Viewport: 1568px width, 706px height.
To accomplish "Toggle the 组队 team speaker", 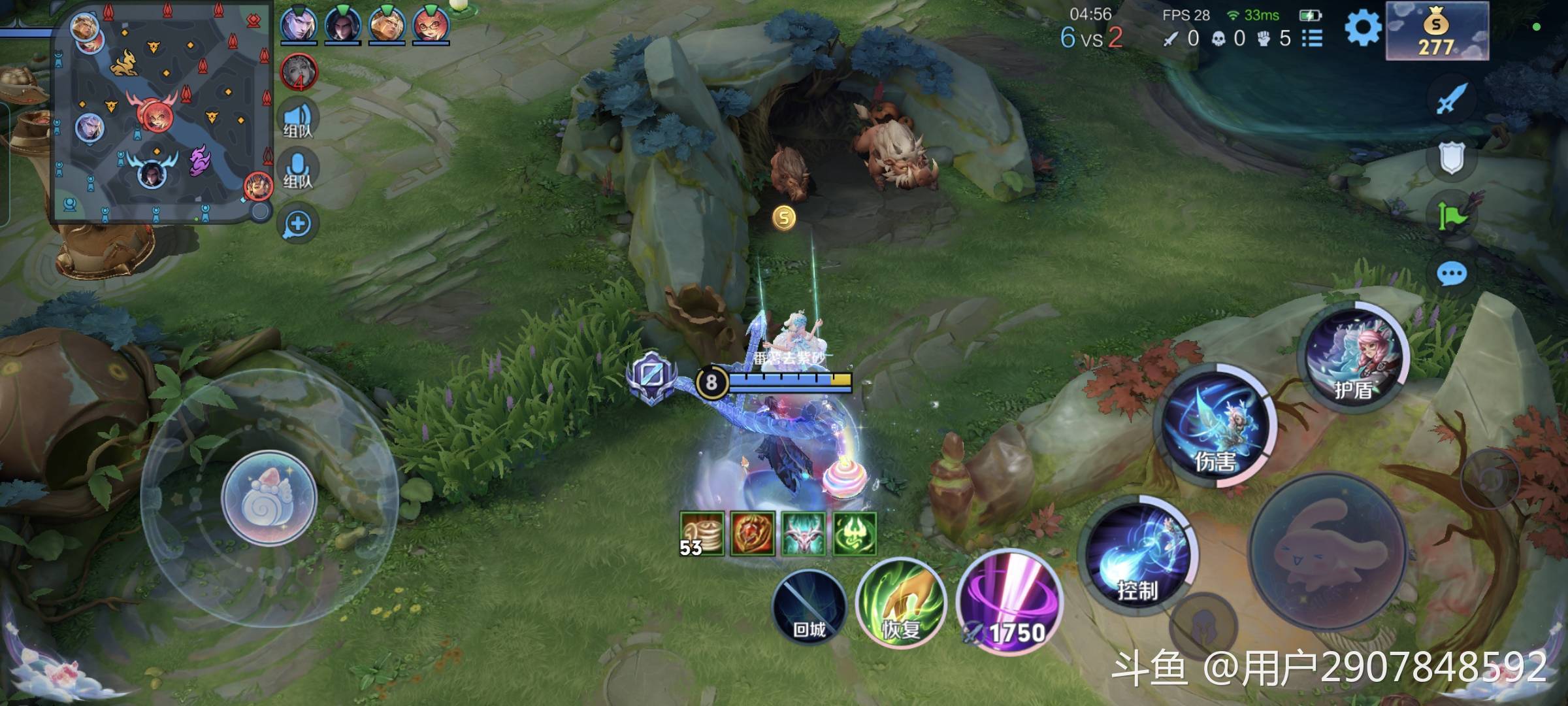I will 298,119.
